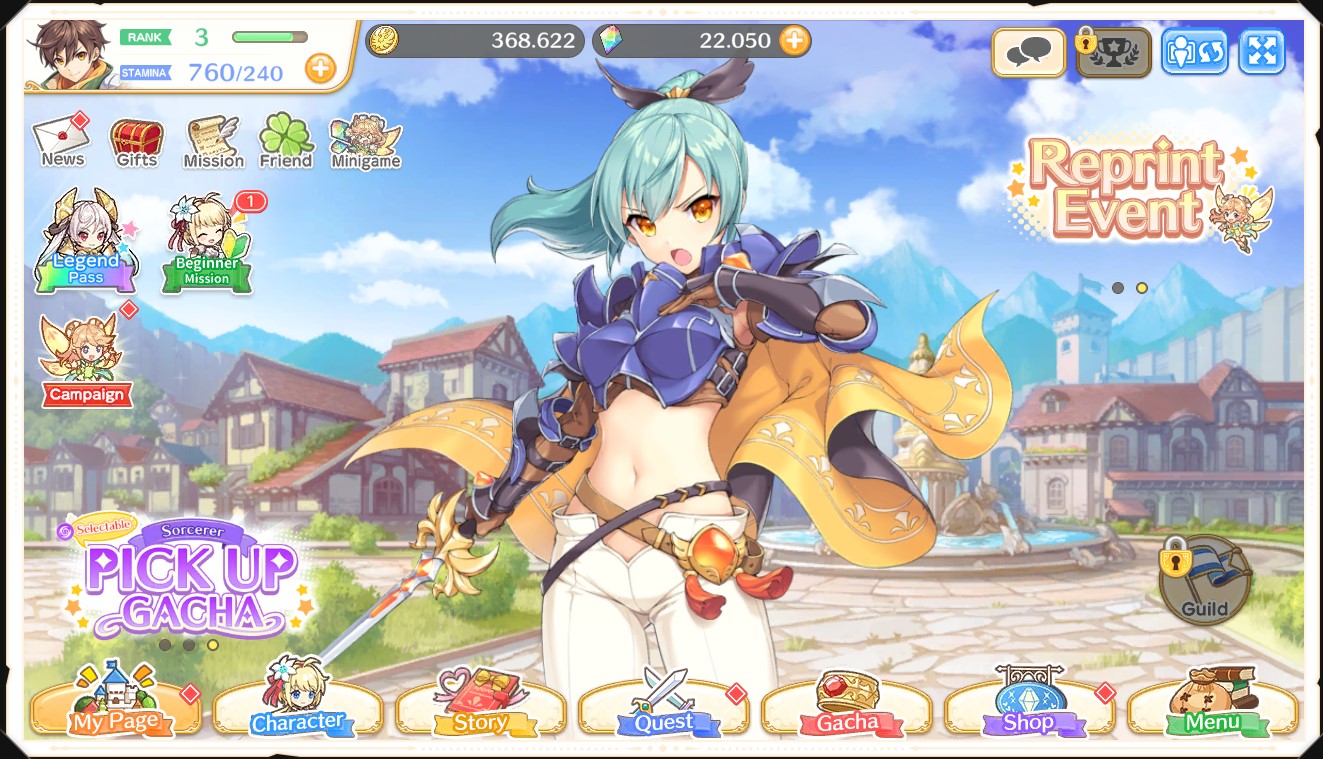Viewport: 1323px width, 759px height.
Task: Buy gems with the plus button
Action: pyautogui.click(x=794, y=41)
